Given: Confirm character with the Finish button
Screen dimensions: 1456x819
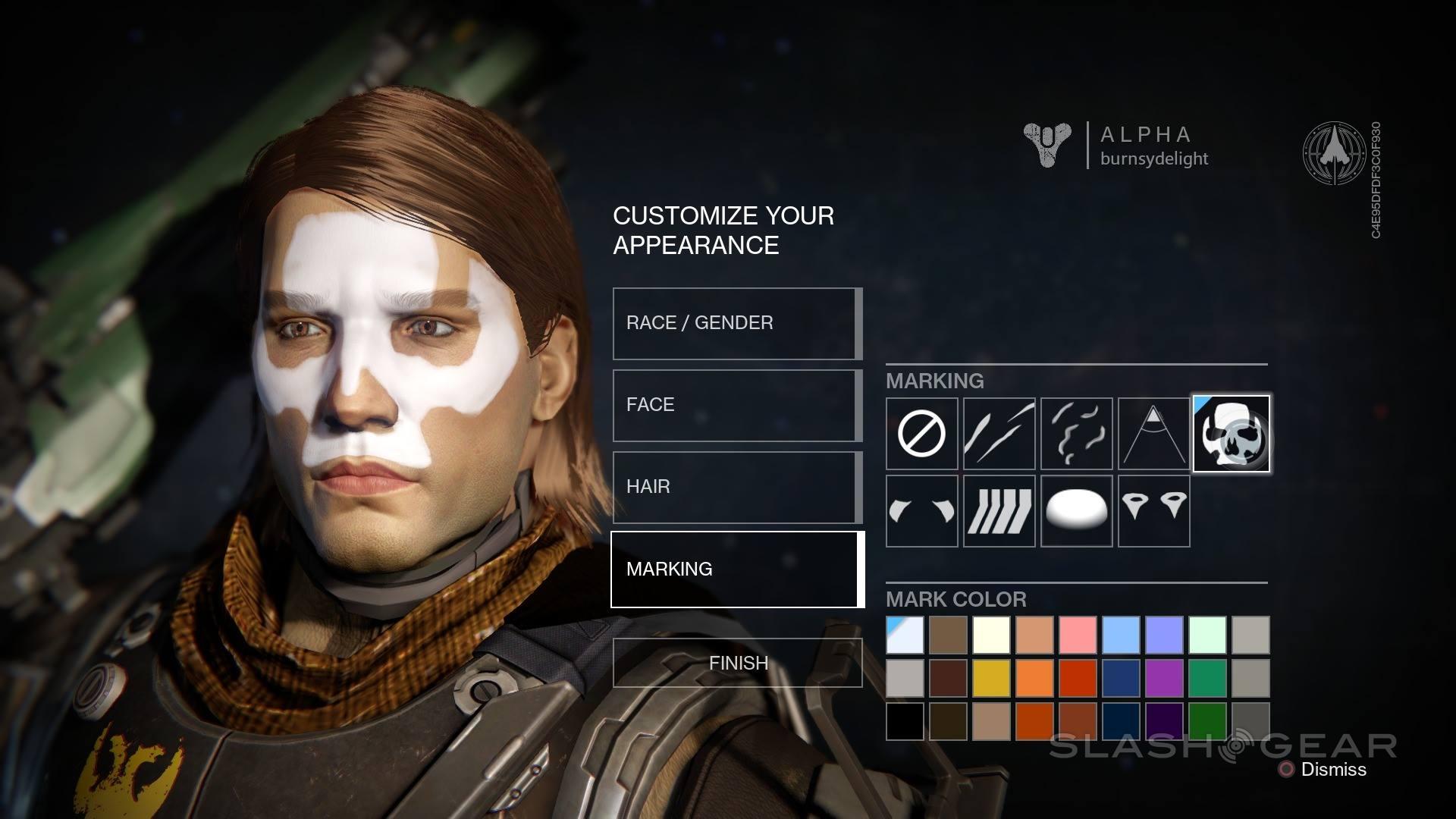Looking at the screenshot, I should click(737, 663).
